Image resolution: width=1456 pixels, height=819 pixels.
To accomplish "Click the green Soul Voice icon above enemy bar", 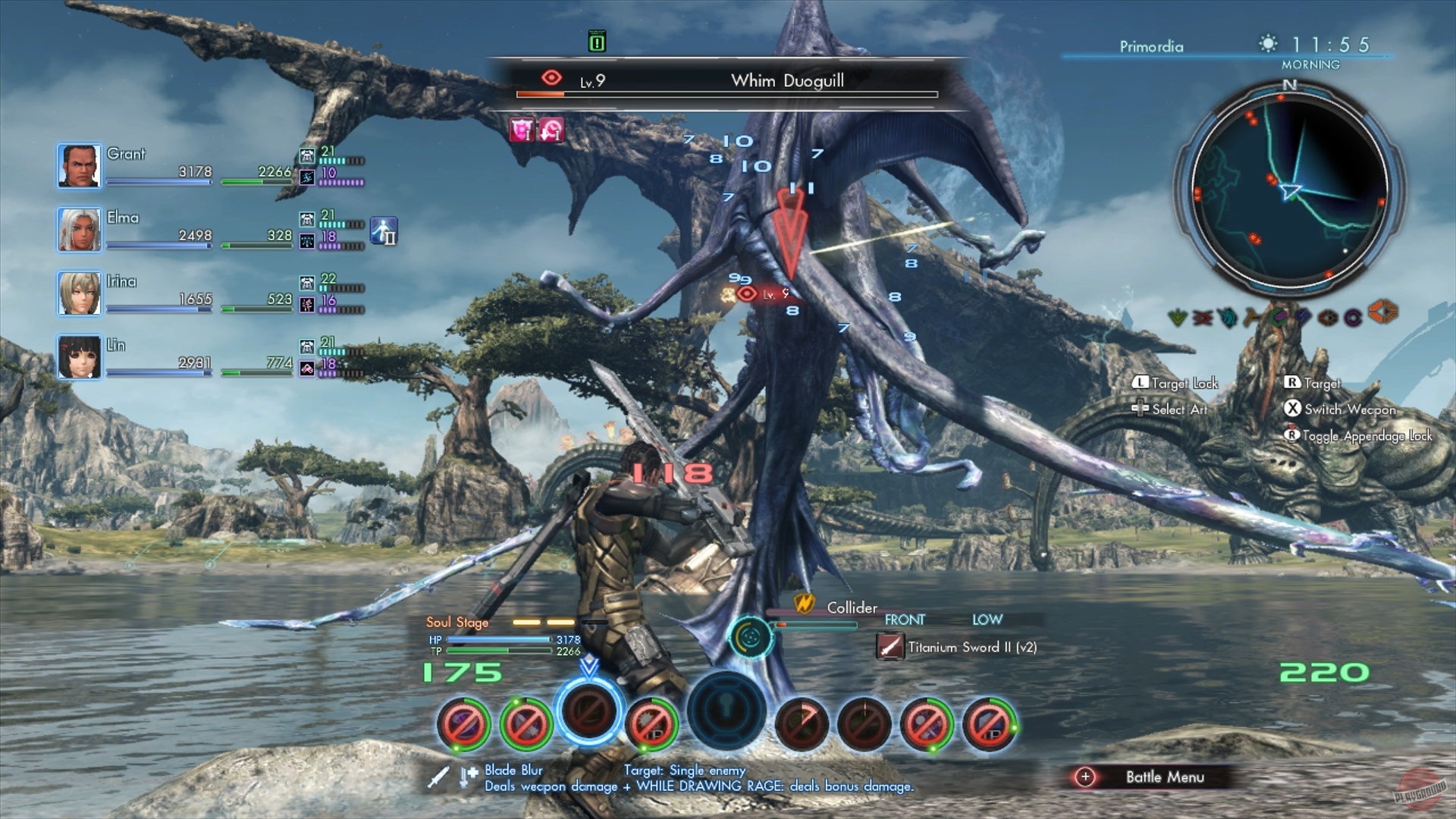I will (596, 42).
